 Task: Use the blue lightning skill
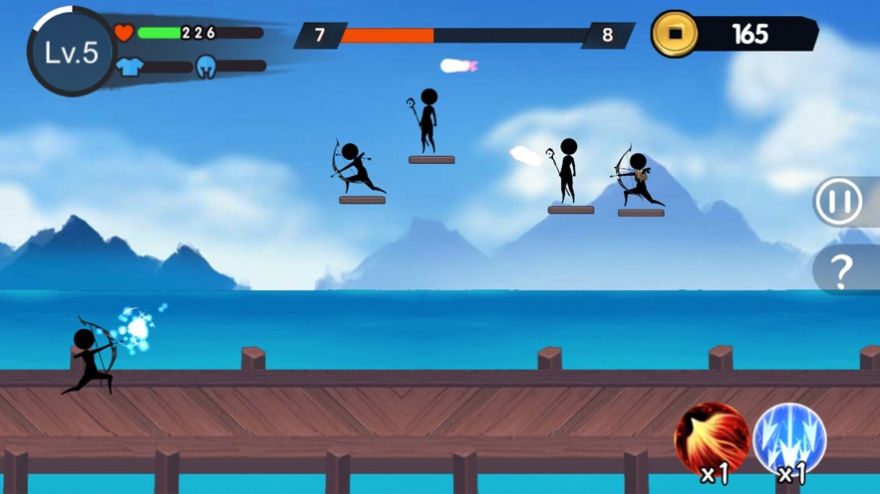pos(789,439)
